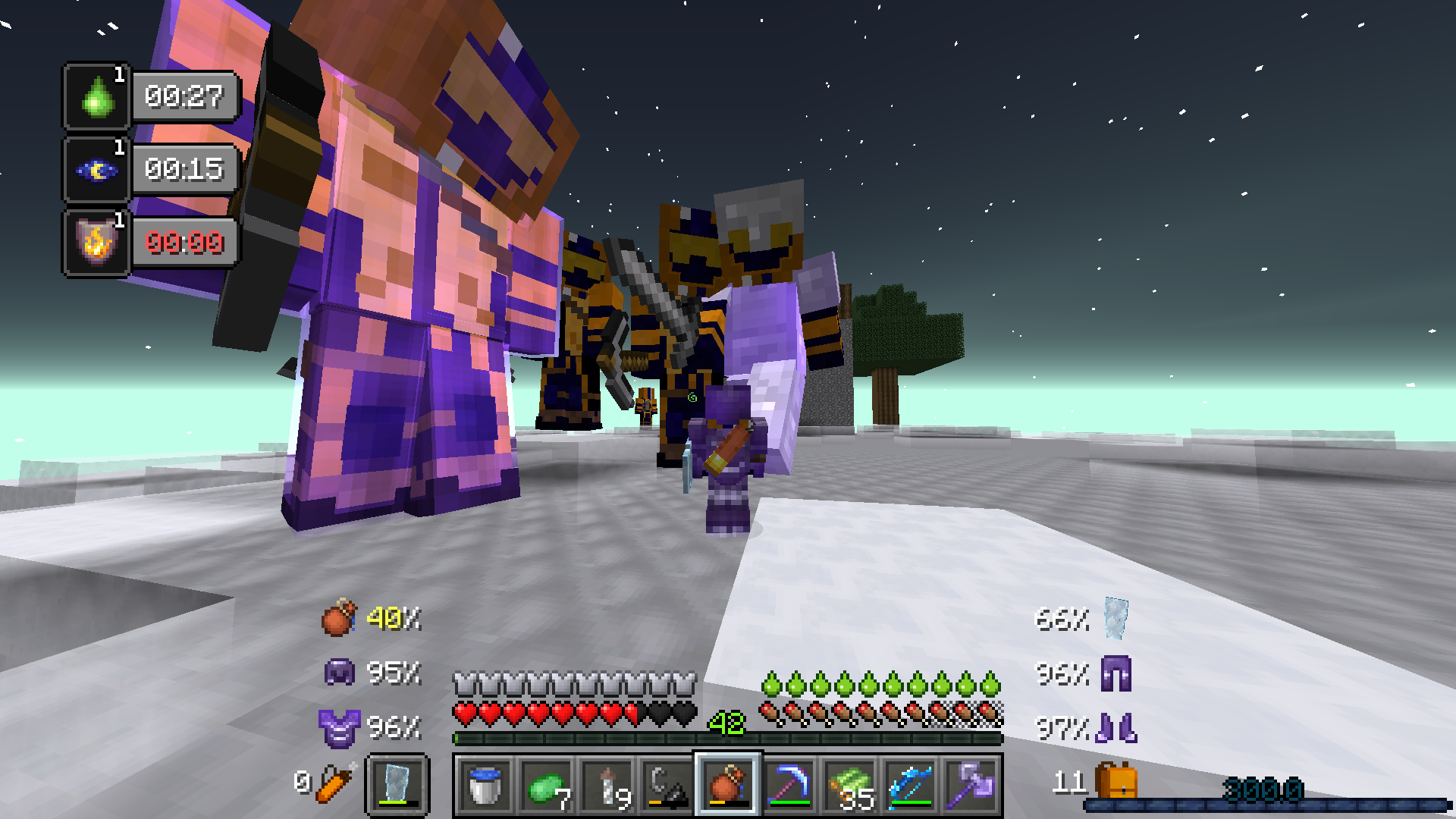1456x819 pixels.
Task: Click the red expired 00:00 timer
Action: pyautogui.click(x=184, y=243)
